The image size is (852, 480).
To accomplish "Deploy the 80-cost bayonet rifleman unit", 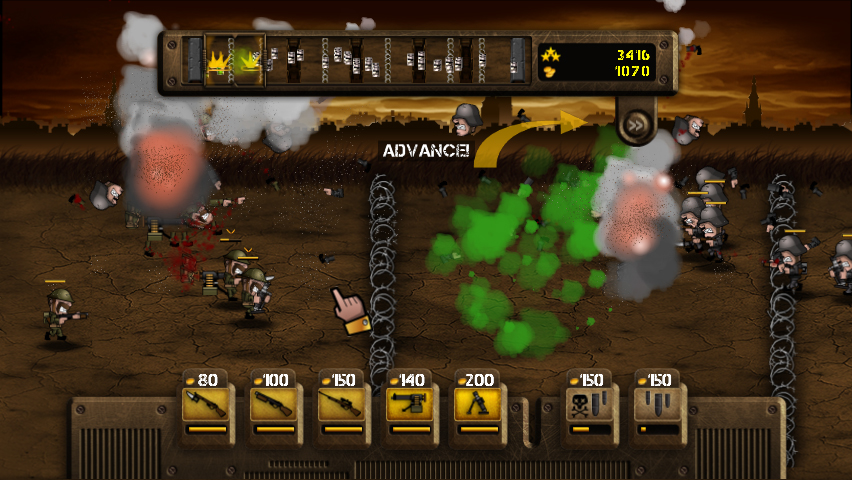I will tap(208, 405).
